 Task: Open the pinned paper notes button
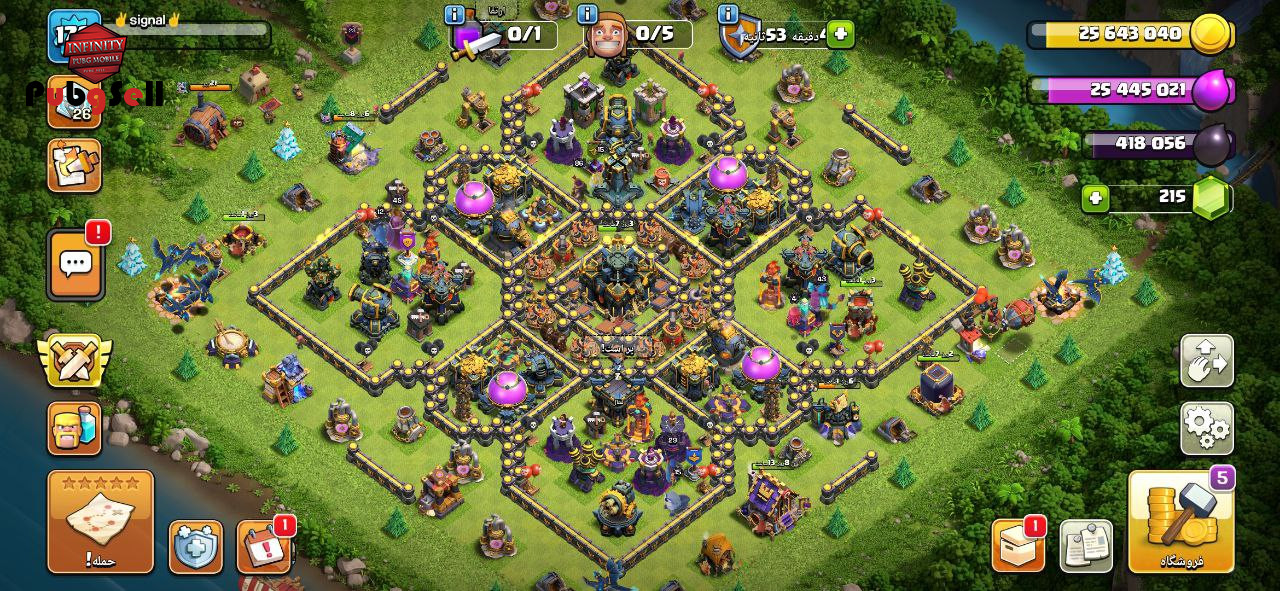pyautogui.click(x=1086, y=546)
